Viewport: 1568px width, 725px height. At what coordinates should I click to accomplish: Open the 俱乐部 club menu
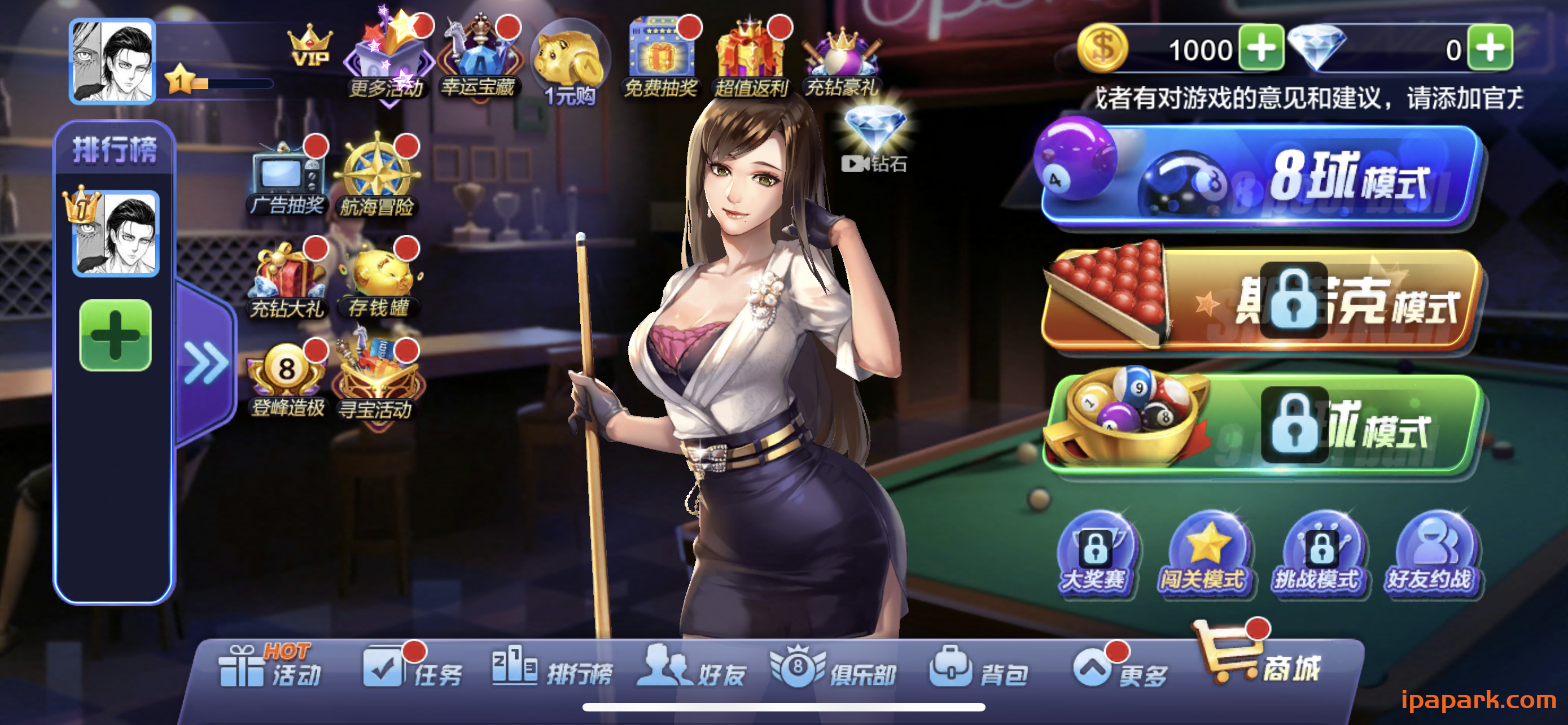click(x=834, y=670)
